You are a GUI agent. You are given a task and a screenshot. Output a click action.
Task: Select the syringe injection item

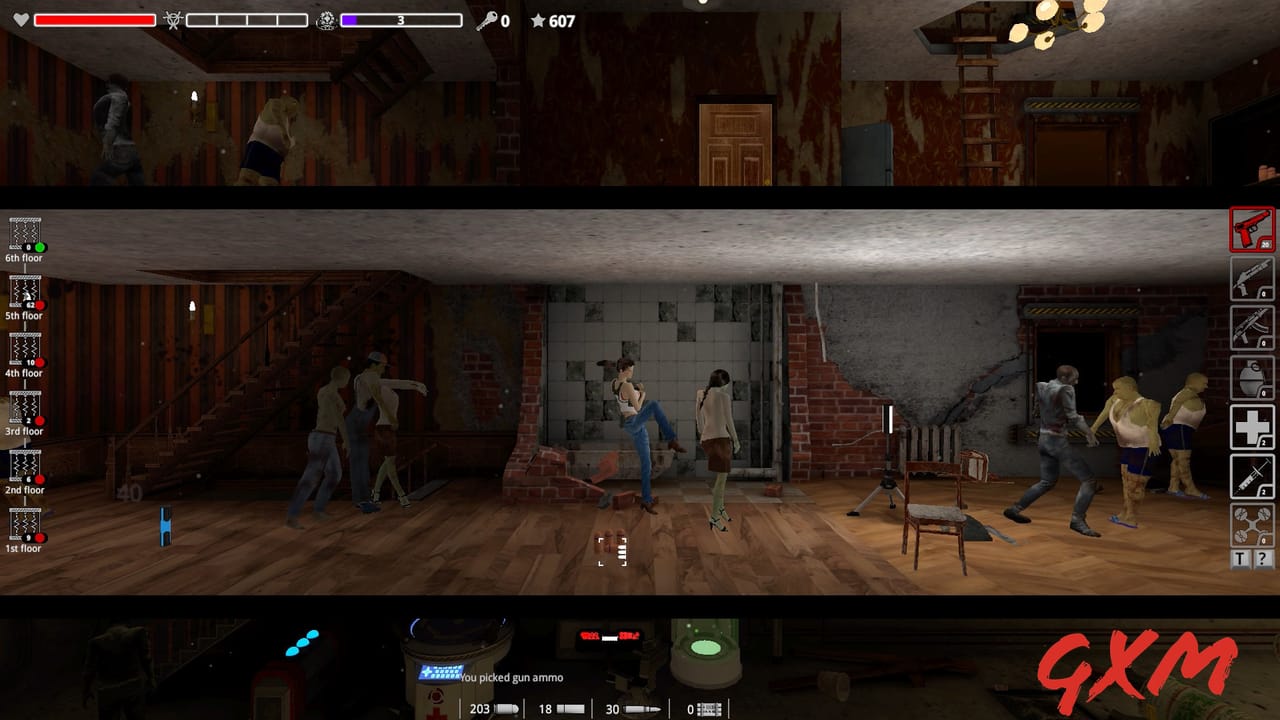(x=1251, y=477)
